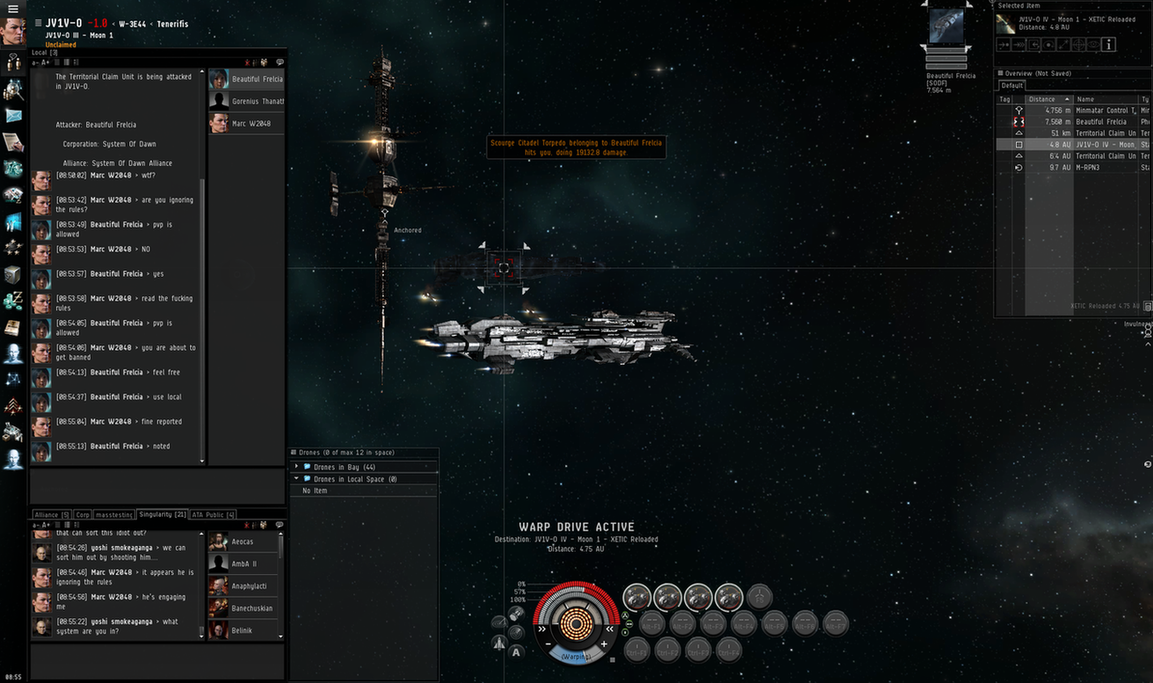
Task: Increase ship speed with the plus button
Action: 604,644
